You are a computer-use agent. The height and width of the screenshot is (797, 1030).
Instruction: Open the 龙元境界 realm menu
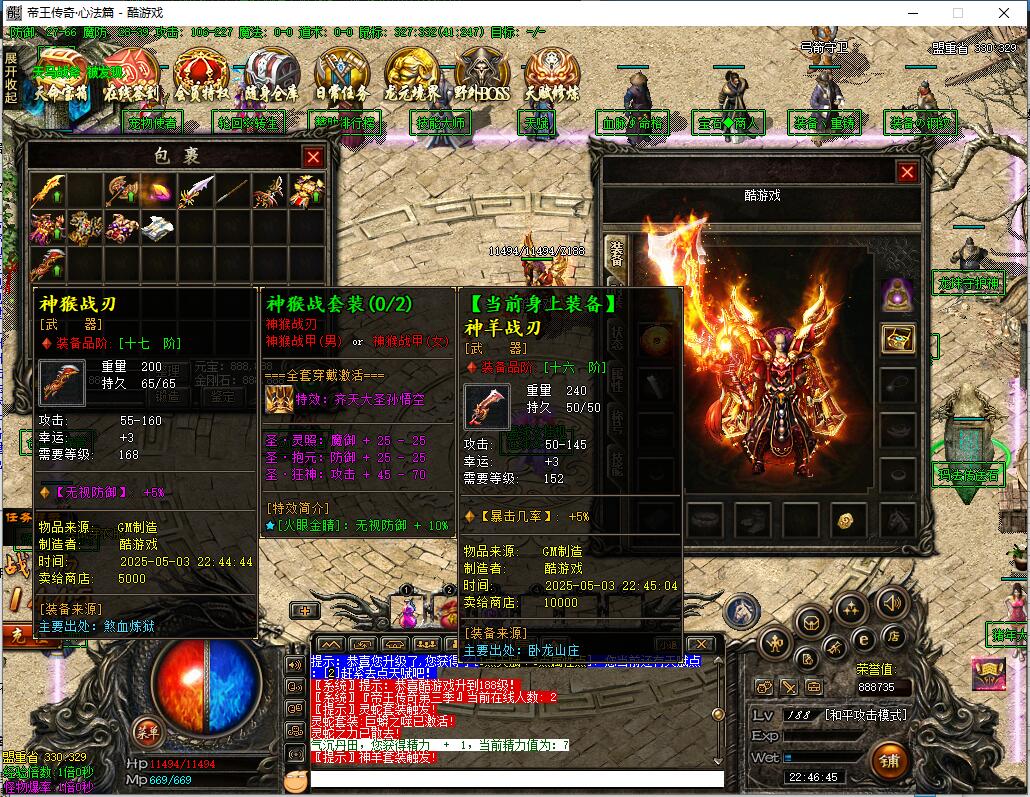(x=412, y=78)
